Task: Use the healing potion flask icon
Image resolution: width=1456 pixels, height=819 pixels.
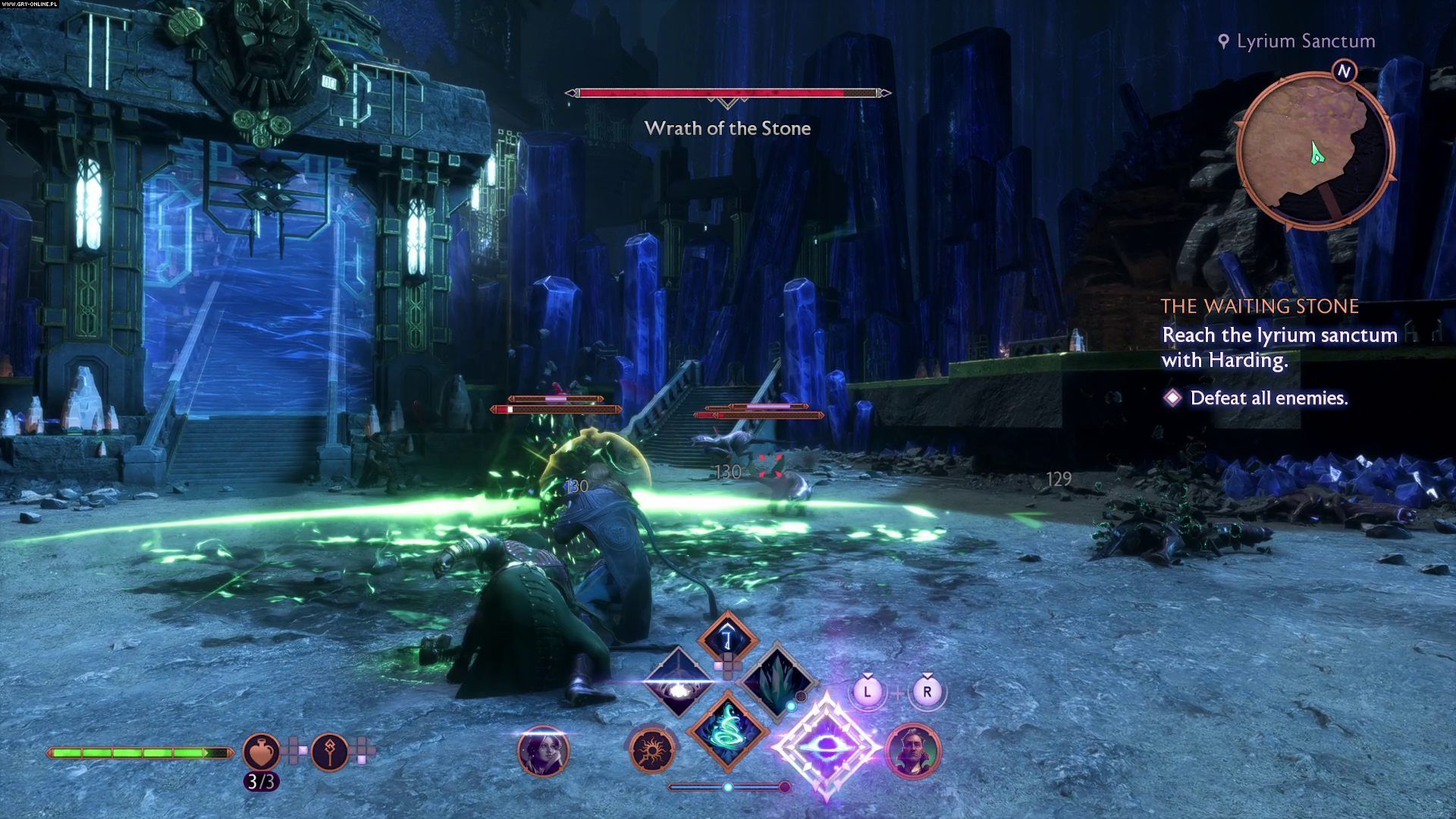Action: click(x=261, y=751)
